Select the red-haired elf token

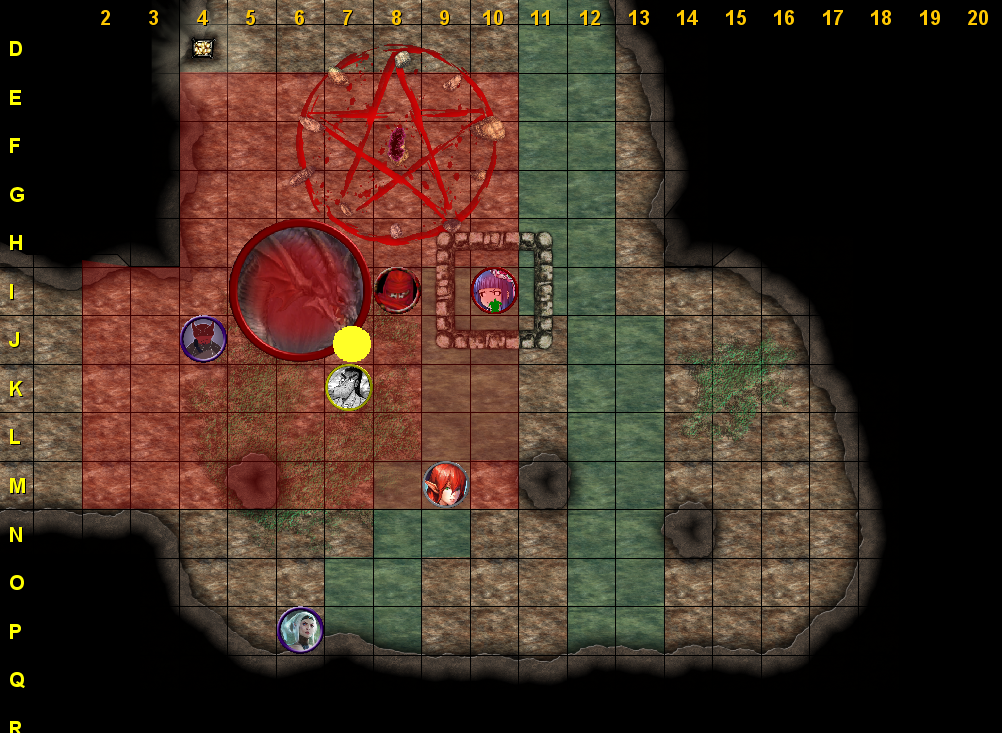click(x=446, y=484)
